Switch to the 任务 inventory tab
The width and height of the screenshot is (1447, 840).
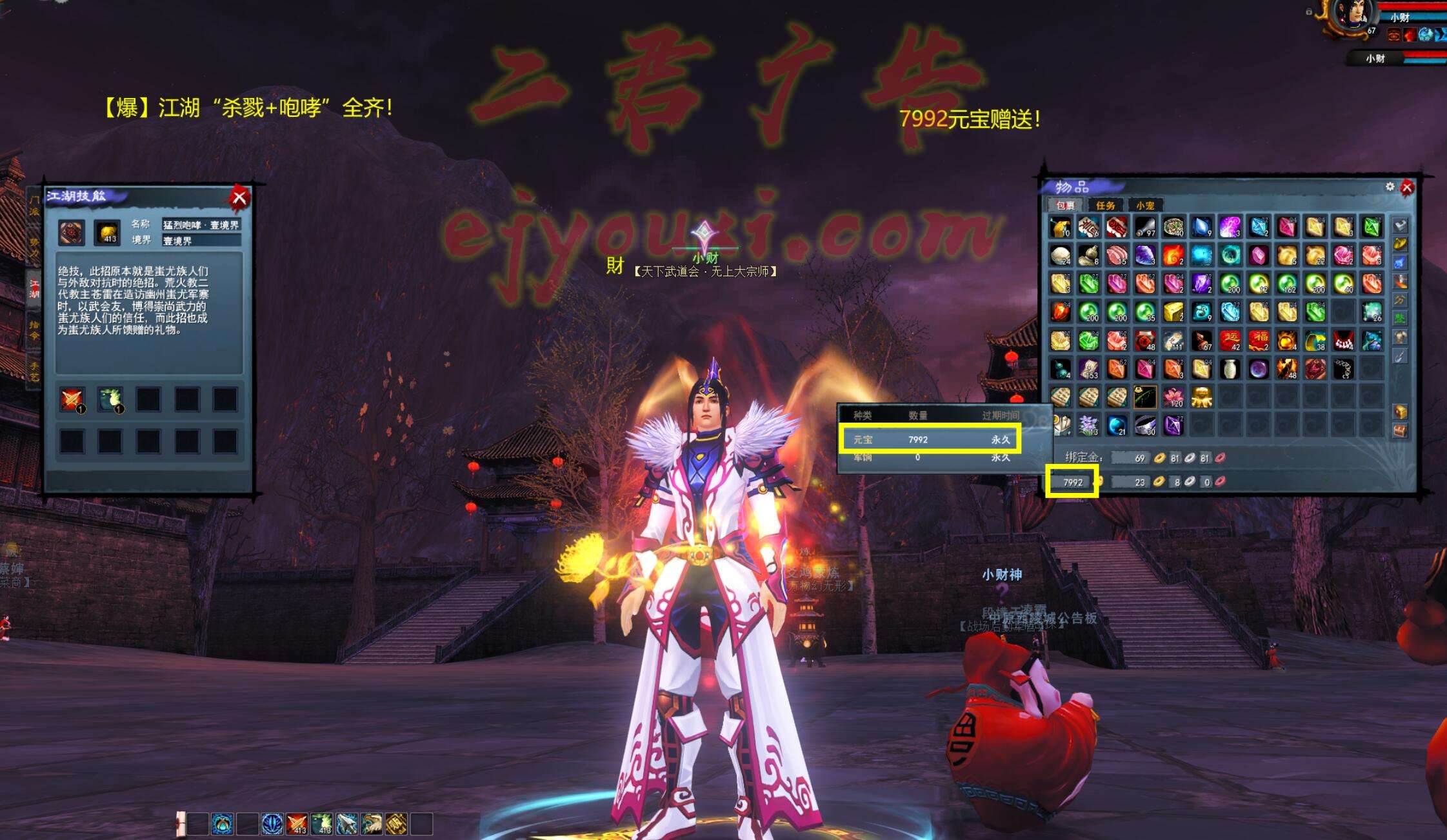1105,205
